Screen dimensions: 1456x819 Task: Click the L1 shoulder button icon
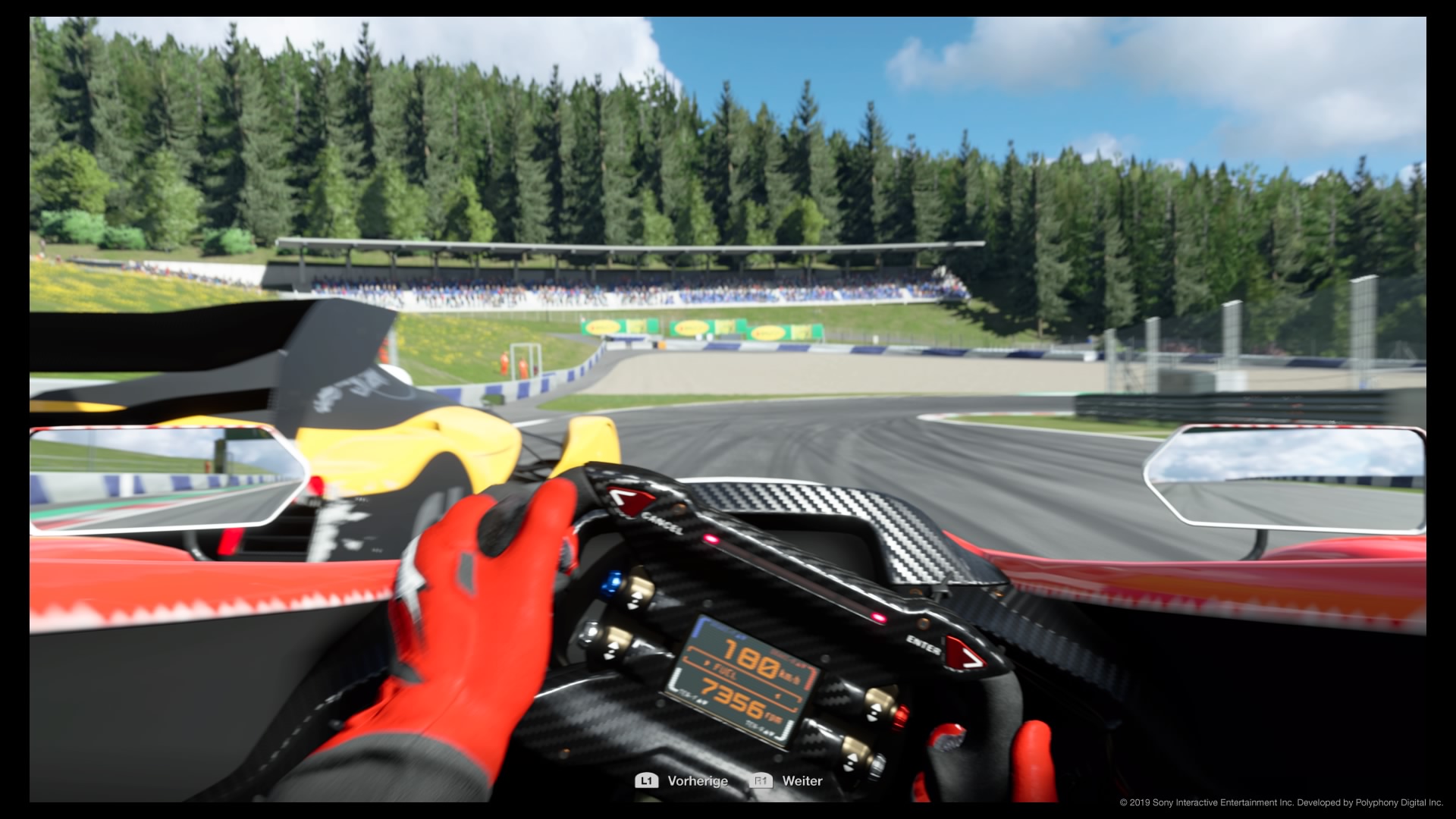click(646, 780)
